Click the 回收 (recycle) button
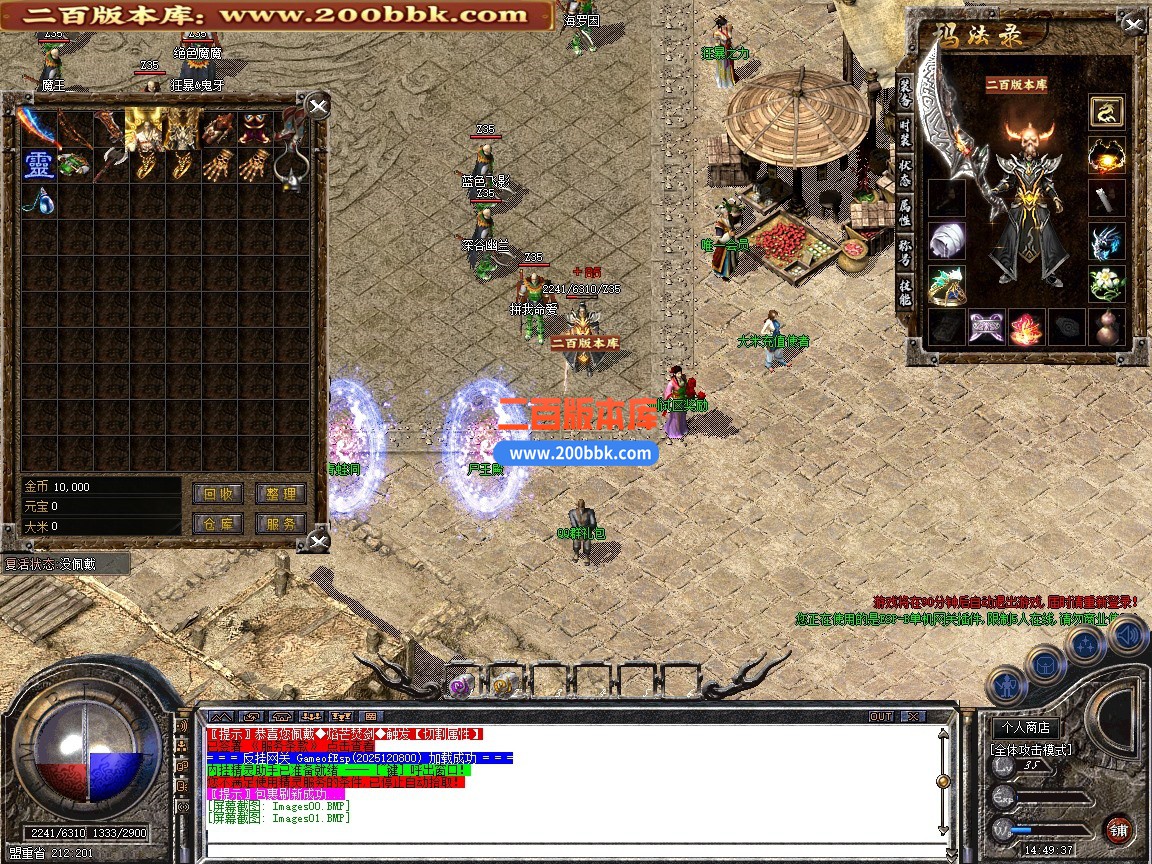The width and height of the screenshot is (1152, 864). point(218,493)
